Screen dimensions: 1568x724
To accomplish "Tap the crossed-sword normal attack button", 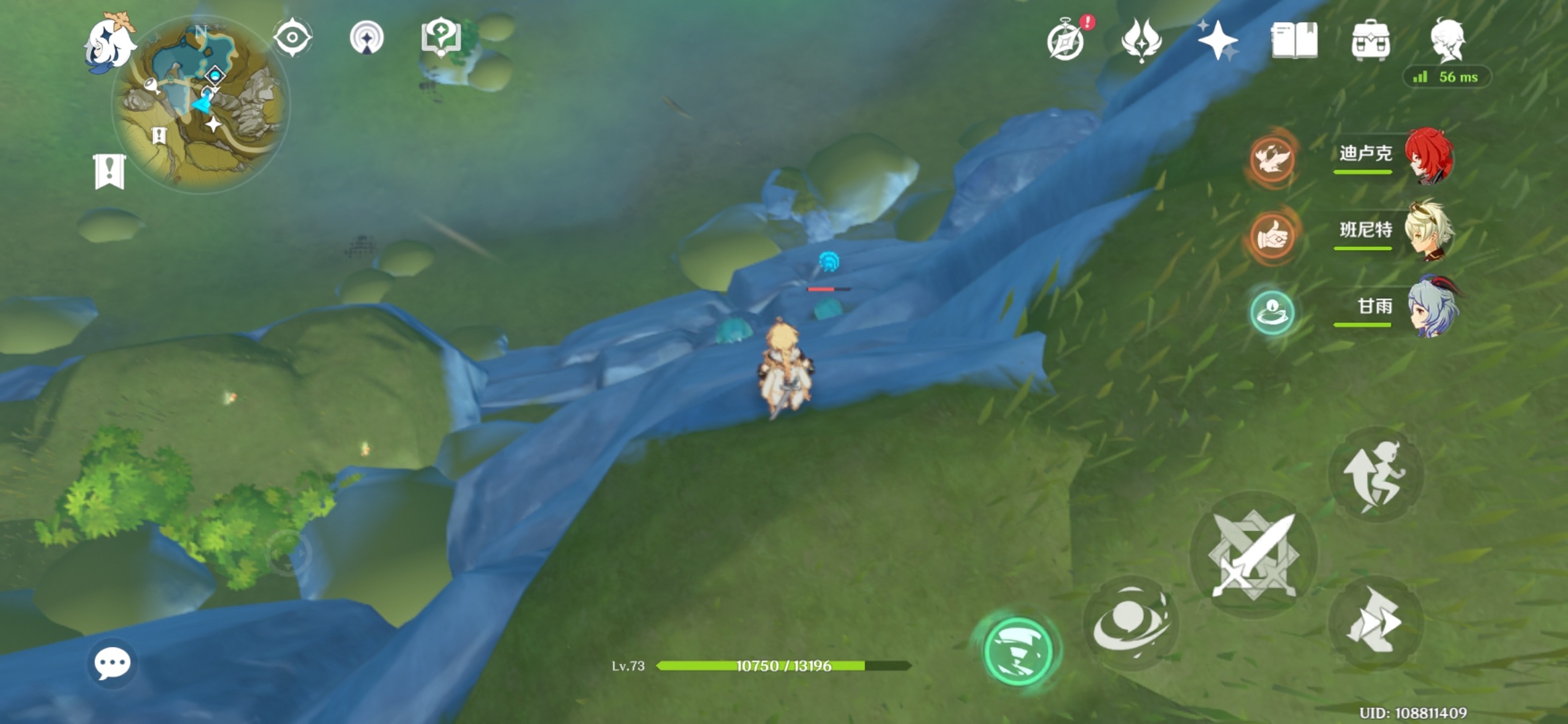I will click(1253, 555).
